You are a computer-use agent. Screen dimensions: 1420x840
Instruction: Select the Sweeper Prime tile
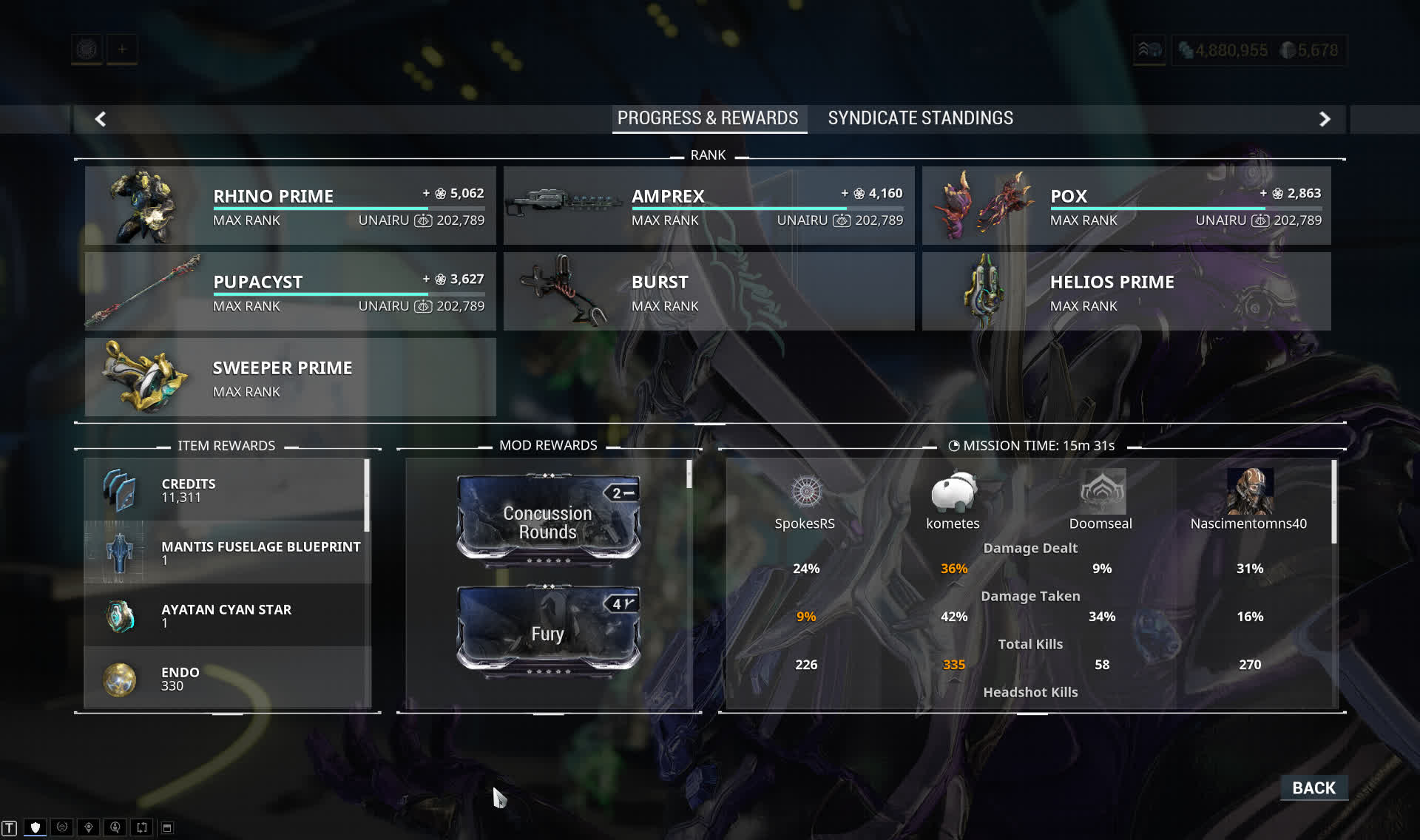click(x=290, y=377)
